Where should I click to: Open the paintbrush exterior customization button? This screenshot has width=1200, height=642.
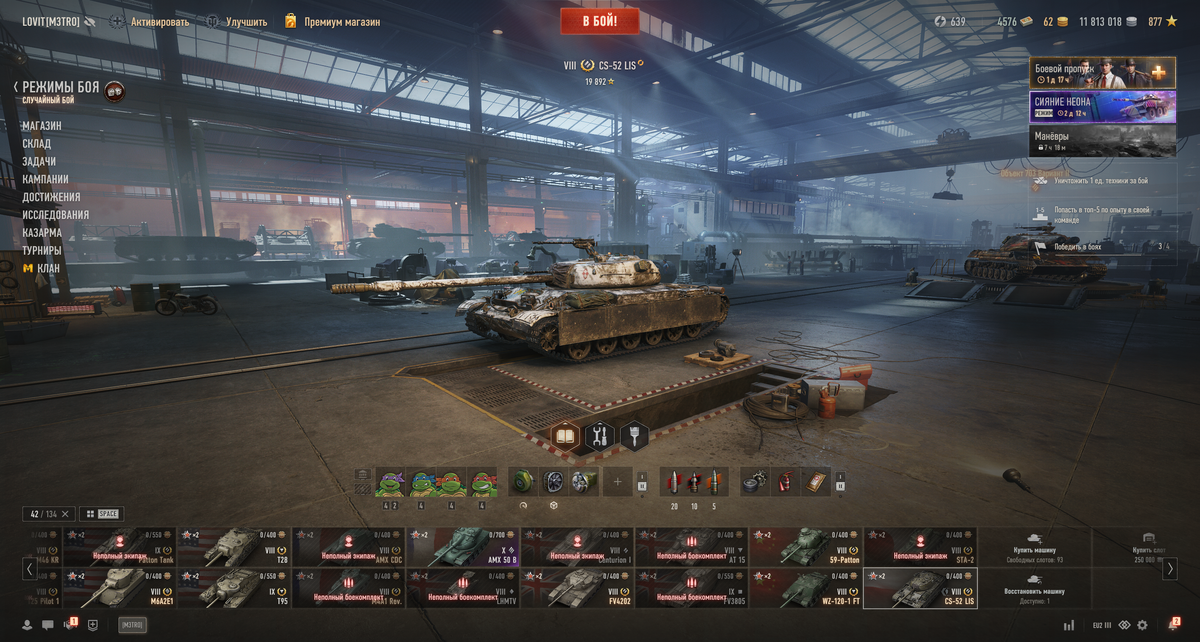[x=634, y=436]
